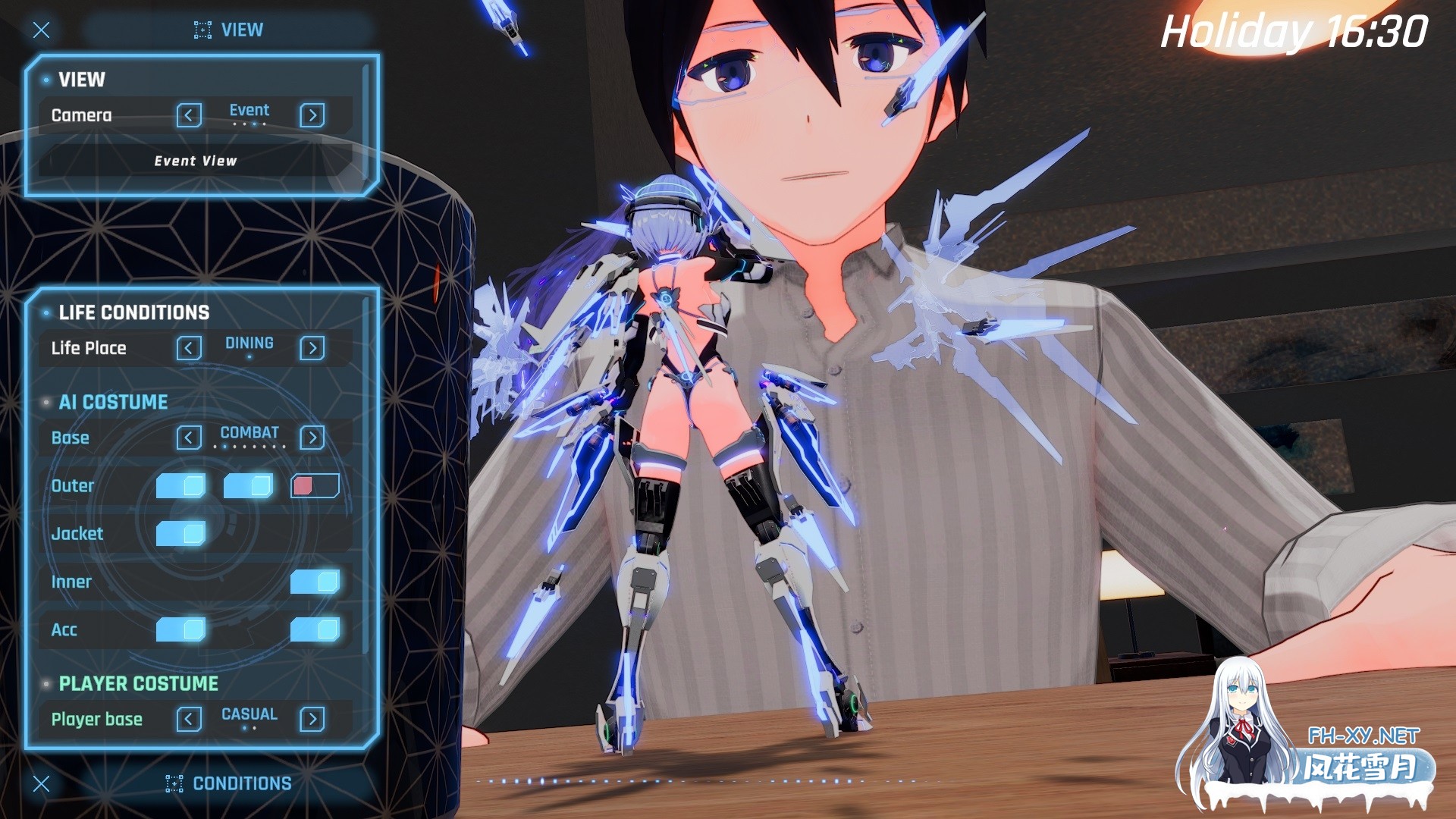The height and width of the screenshot is (819, 1456).
Task: Switch camera from Event using left arrow
Action: pyautogui.click(x=188, y=115)
